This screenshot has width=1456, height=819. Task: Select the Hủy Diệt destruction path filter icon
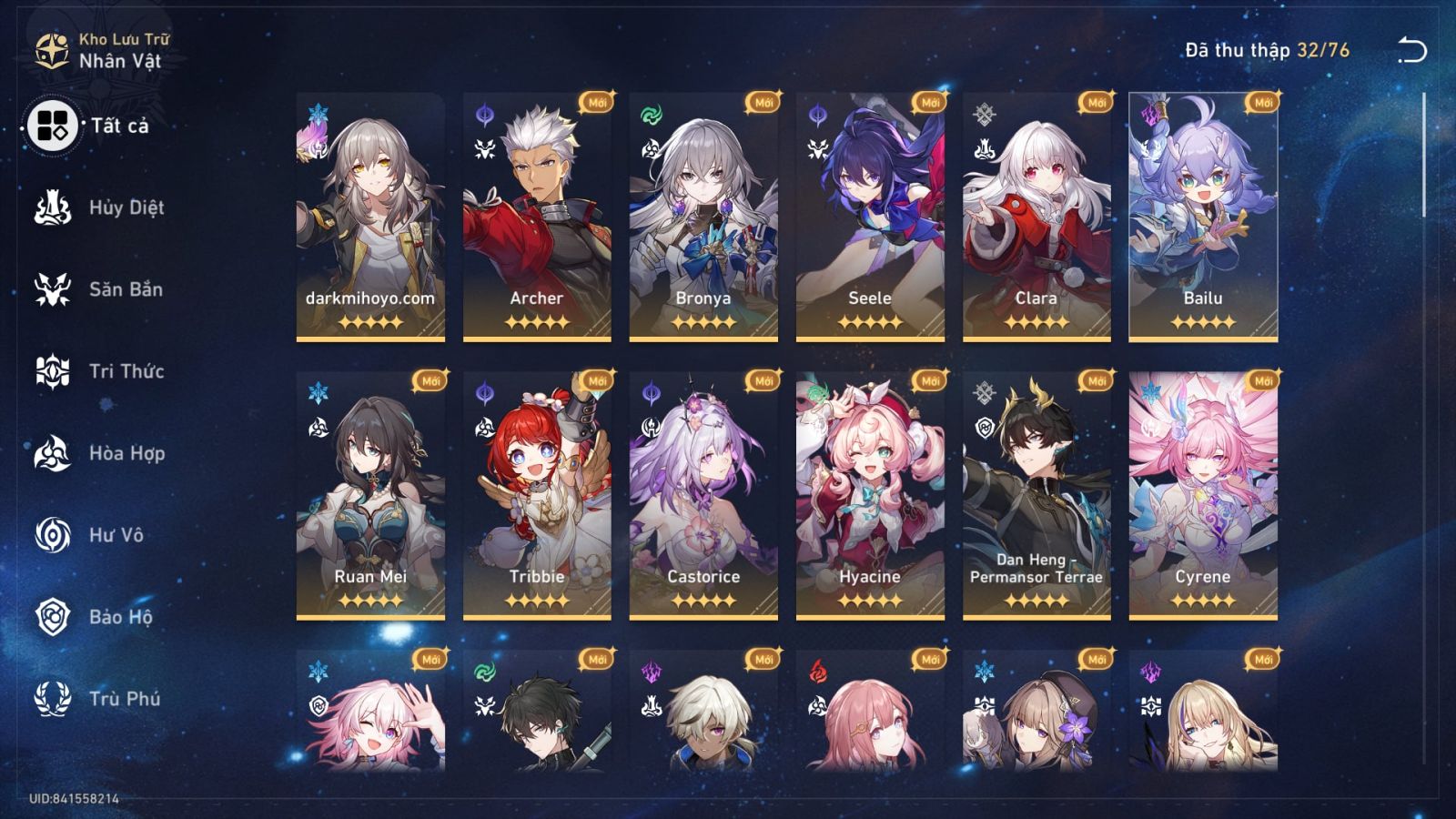tap(53, 207)
